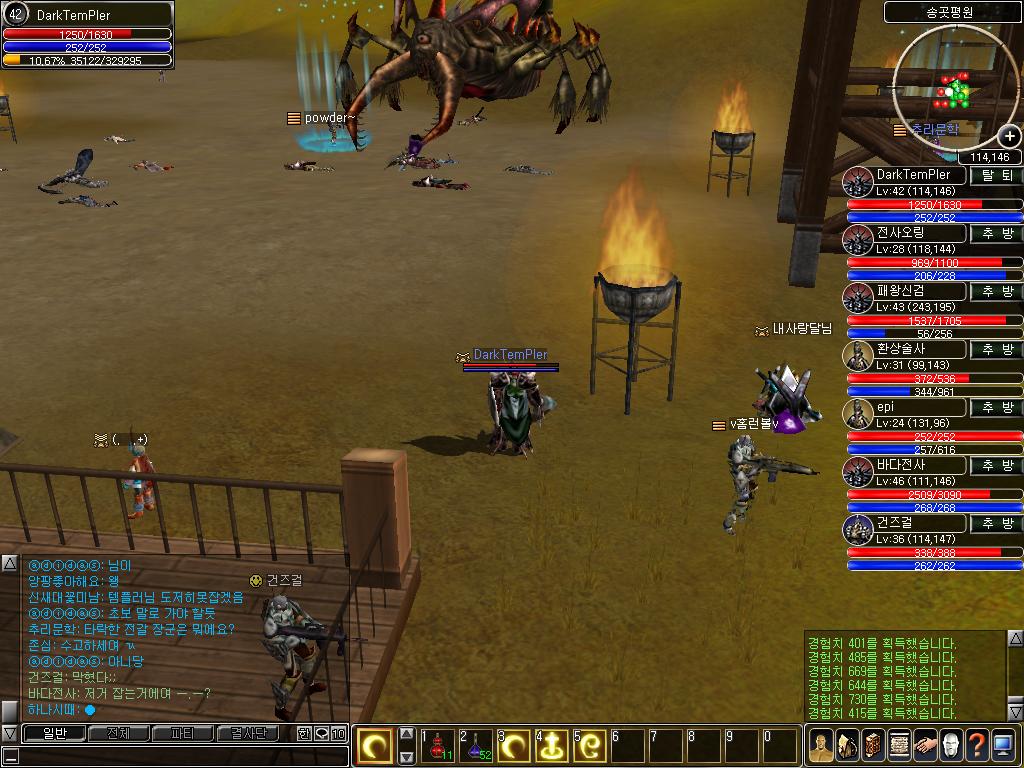The image size is (1024, 768).
Task: Open the character portrait menu icon
Action: click(x=821, y=745)
